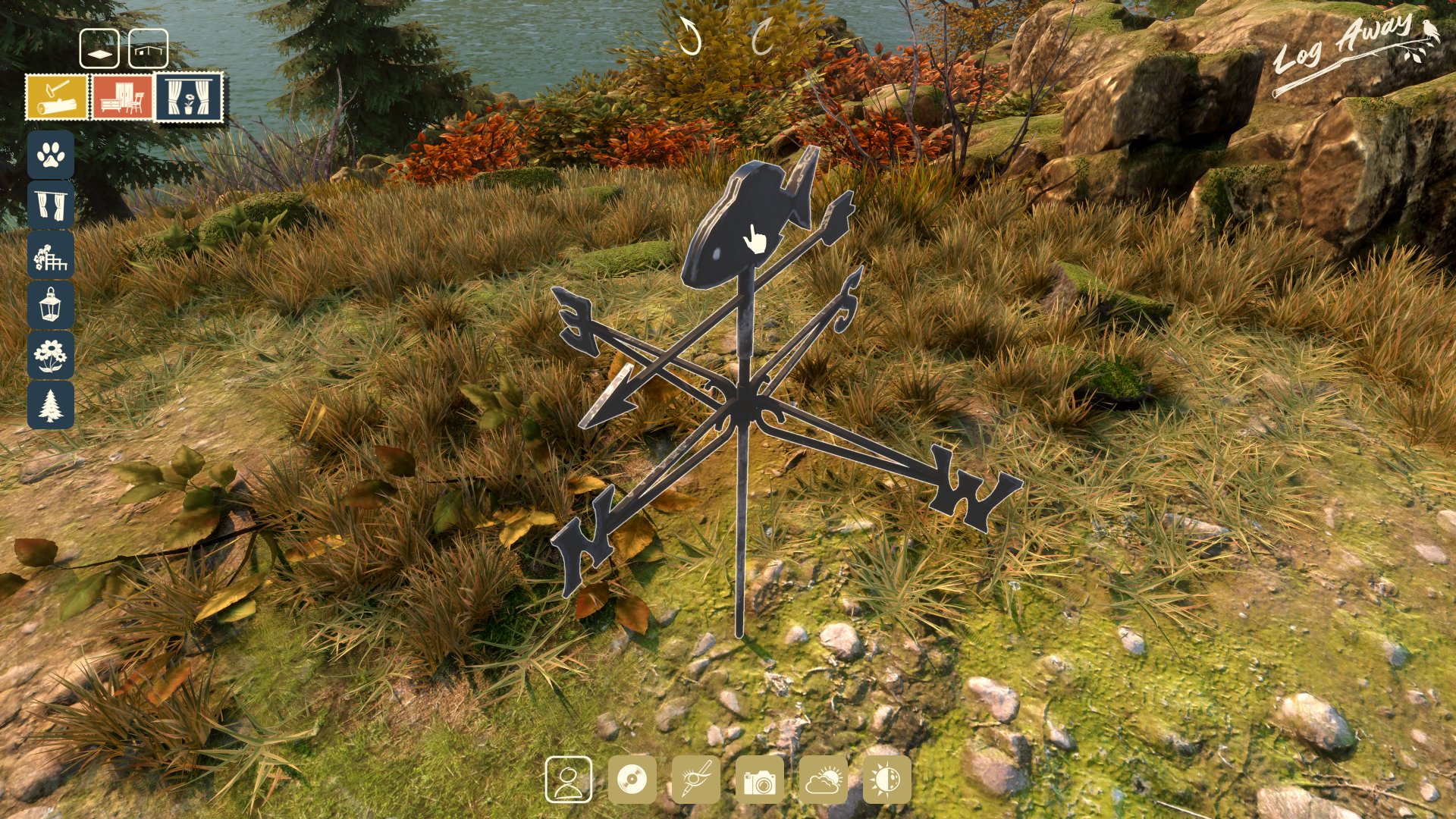
Task: Select the flat floor plane button
Action: (99, 49)
